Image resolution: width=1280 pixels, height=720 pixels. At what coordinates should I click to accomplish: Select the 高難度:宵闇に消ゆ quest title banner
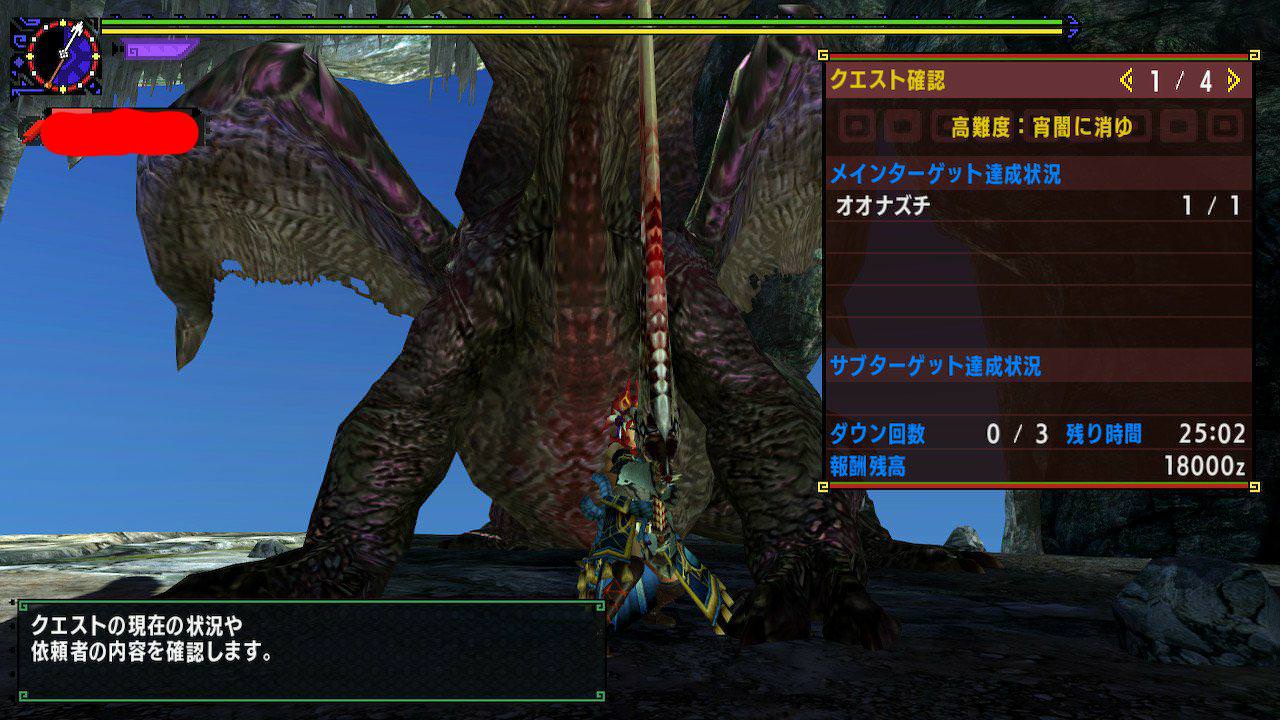[x=1041, y=127]
